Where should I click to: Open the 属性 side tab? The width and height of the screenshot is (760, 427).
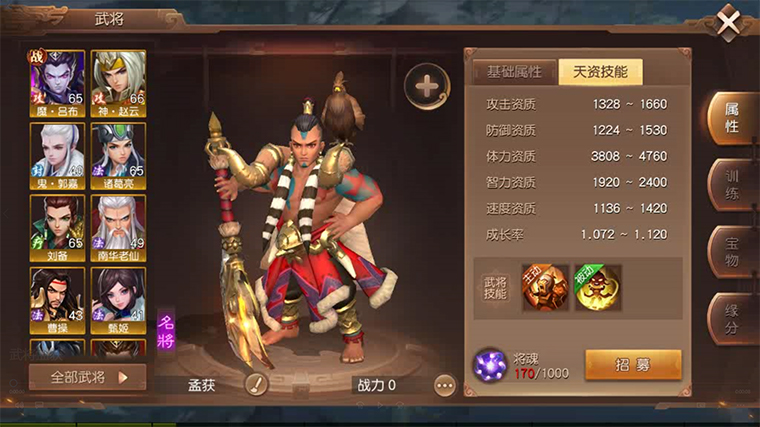(731, 119)
